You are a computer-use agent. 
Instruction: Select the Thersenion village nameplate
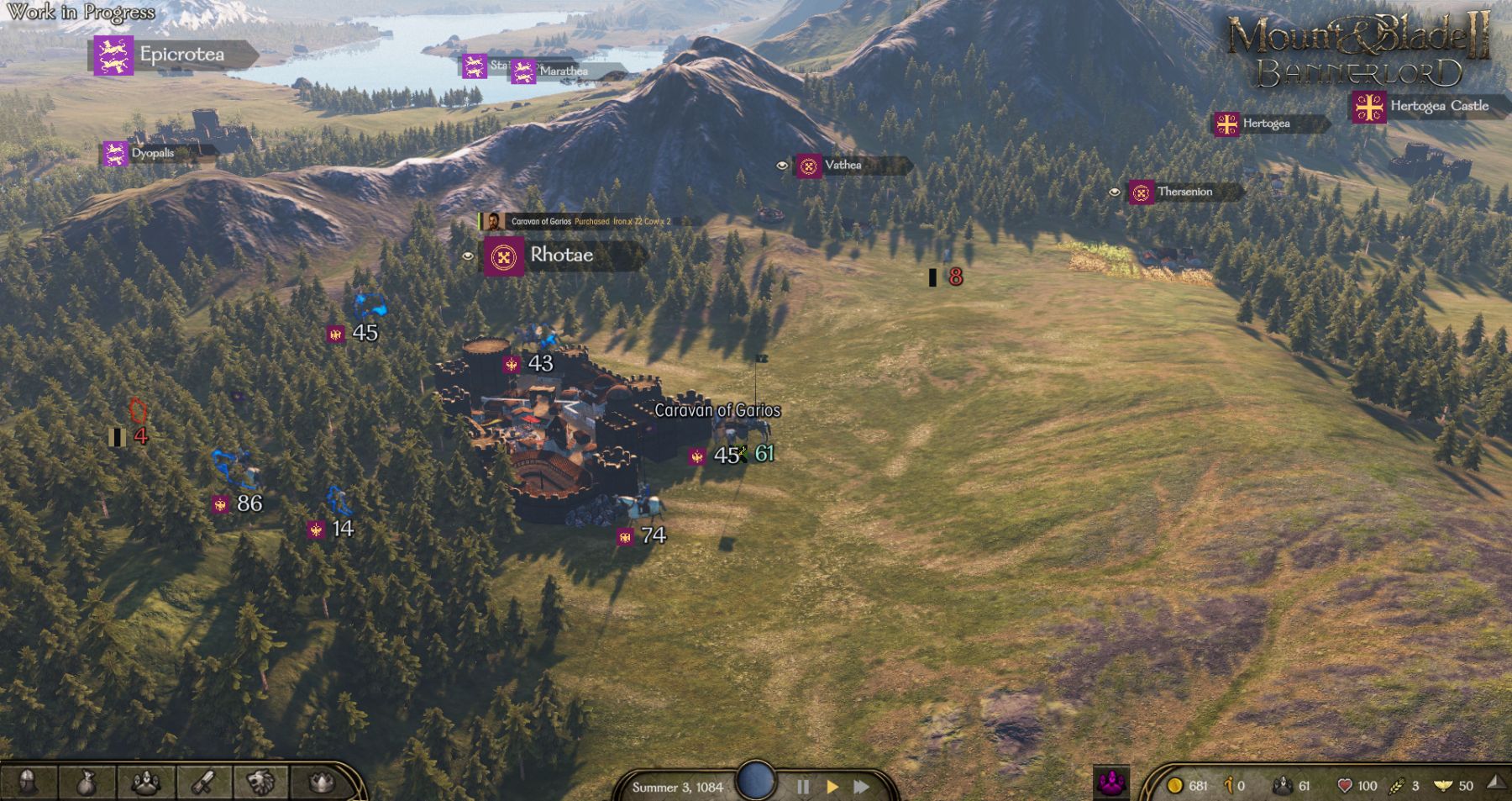coord(1184,192)
